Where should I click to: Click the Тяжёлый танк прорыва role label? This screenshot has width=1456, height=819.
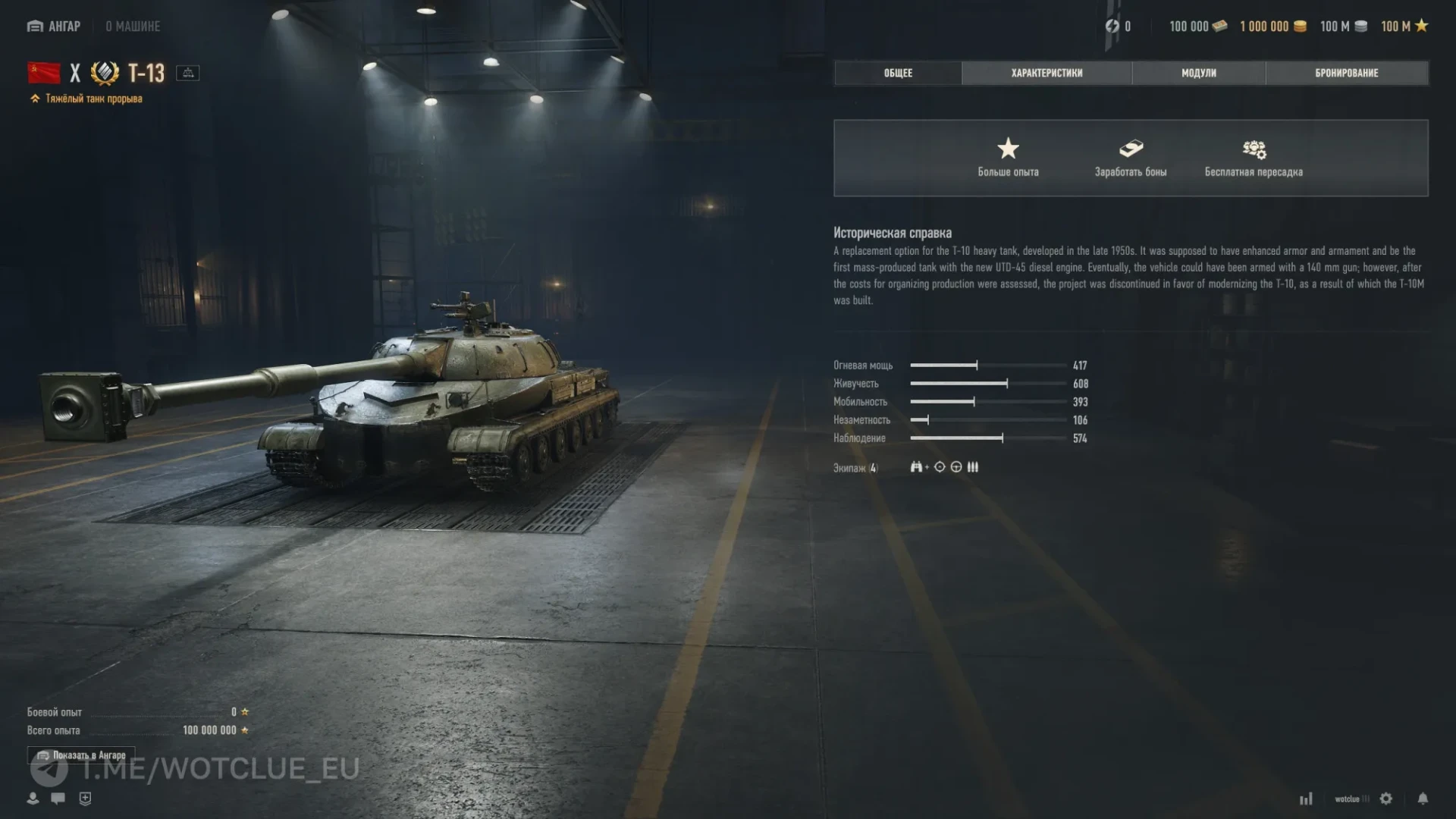tap(93, 99)
